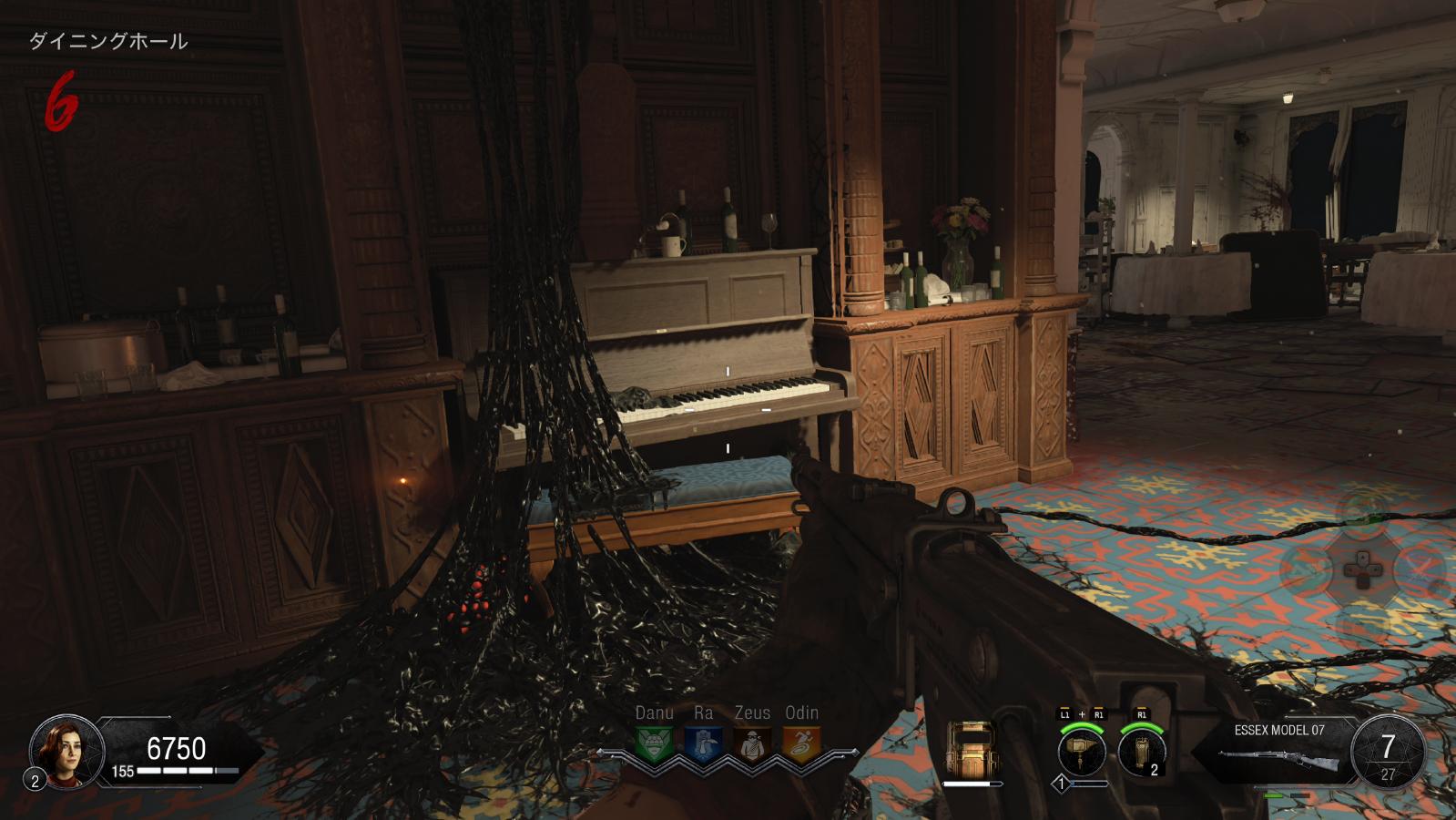Click the Essex Model 07 weapon icon

coord(1278,759)
